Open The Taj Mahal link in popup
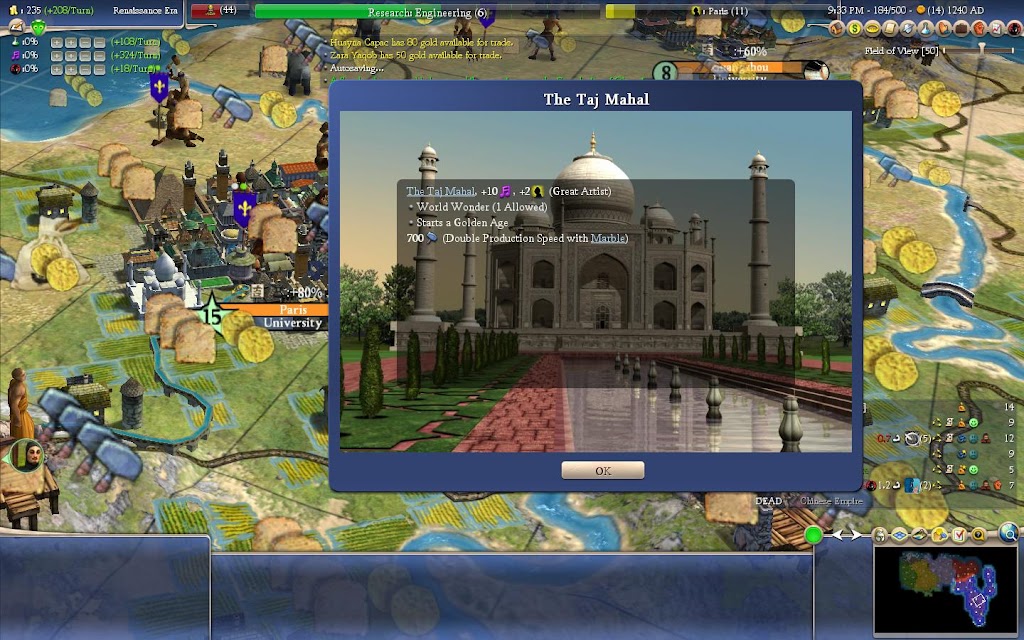The image size is (1024, 640). point(440,191)
